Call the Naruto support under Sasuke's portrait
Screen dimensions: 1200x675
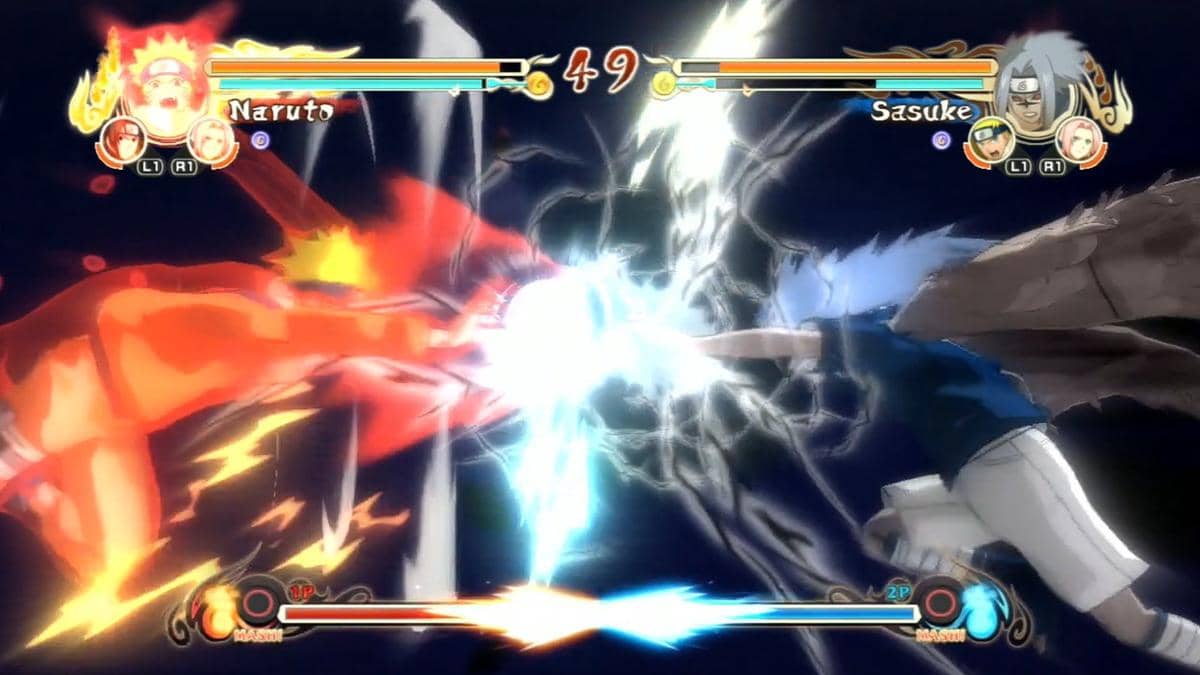click(987, 140)
